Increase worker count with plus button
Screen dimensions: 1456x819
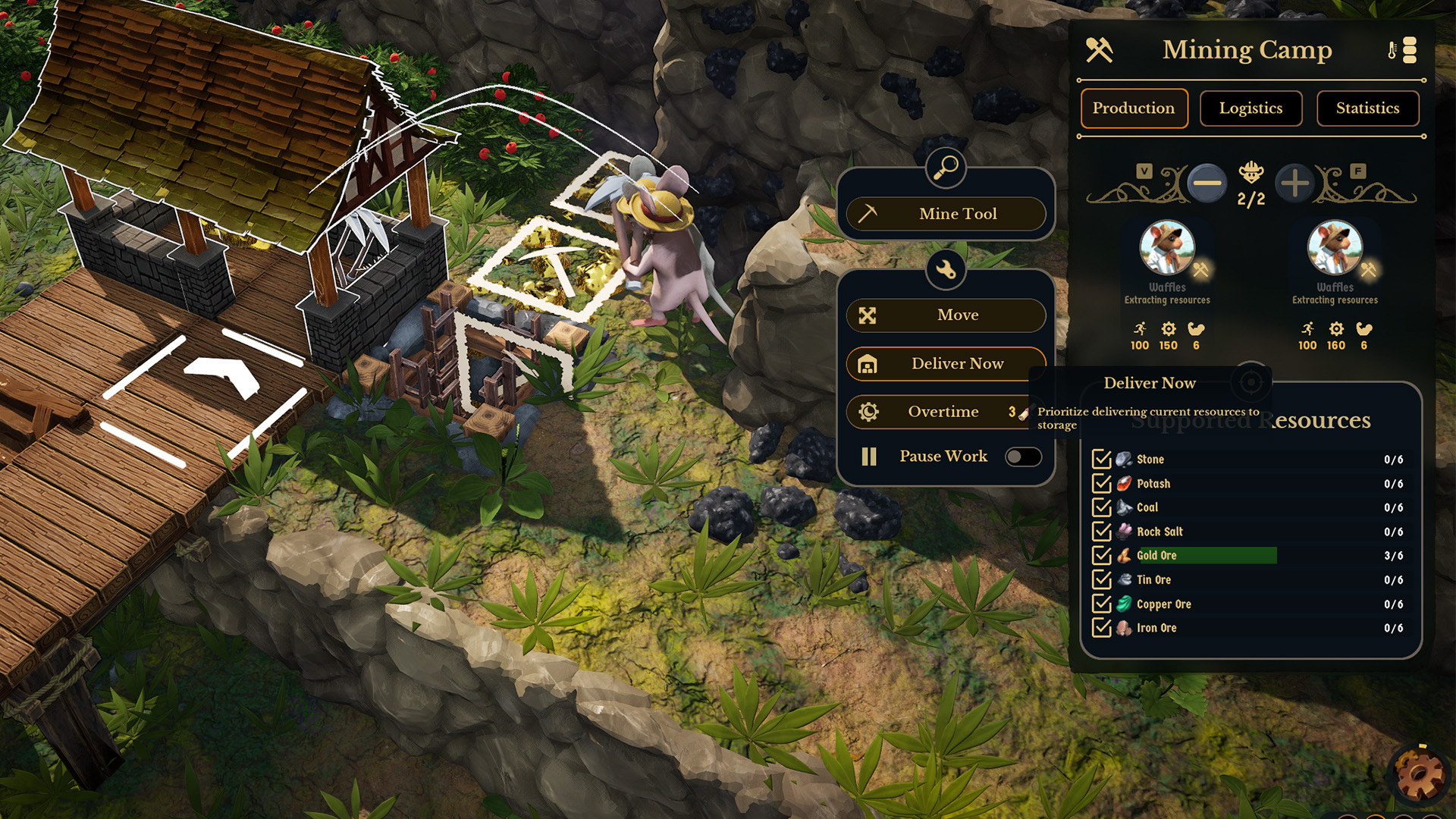[x=1294, y=183]
